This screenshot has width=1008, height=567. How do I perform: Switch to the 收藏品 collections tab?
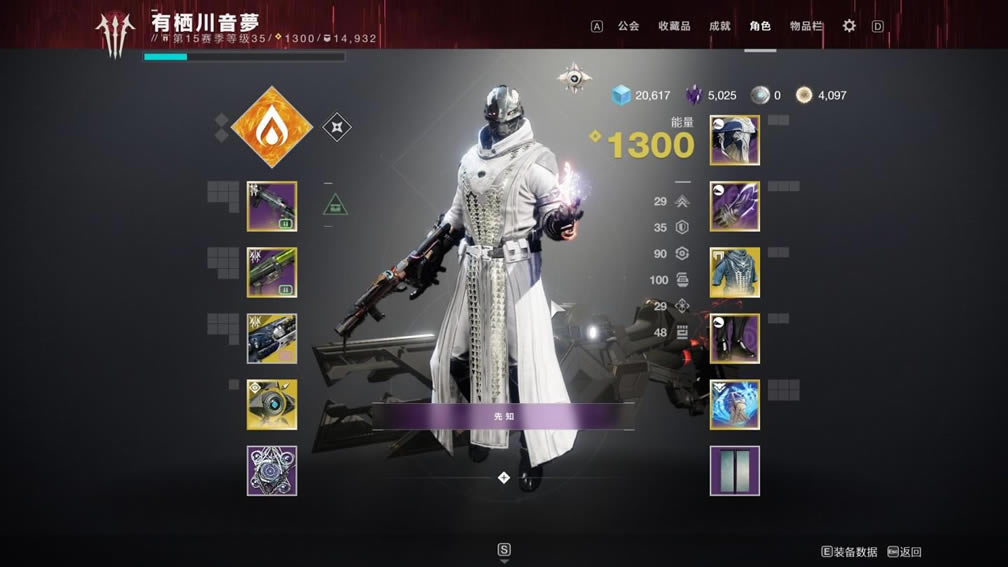[674, 26]
